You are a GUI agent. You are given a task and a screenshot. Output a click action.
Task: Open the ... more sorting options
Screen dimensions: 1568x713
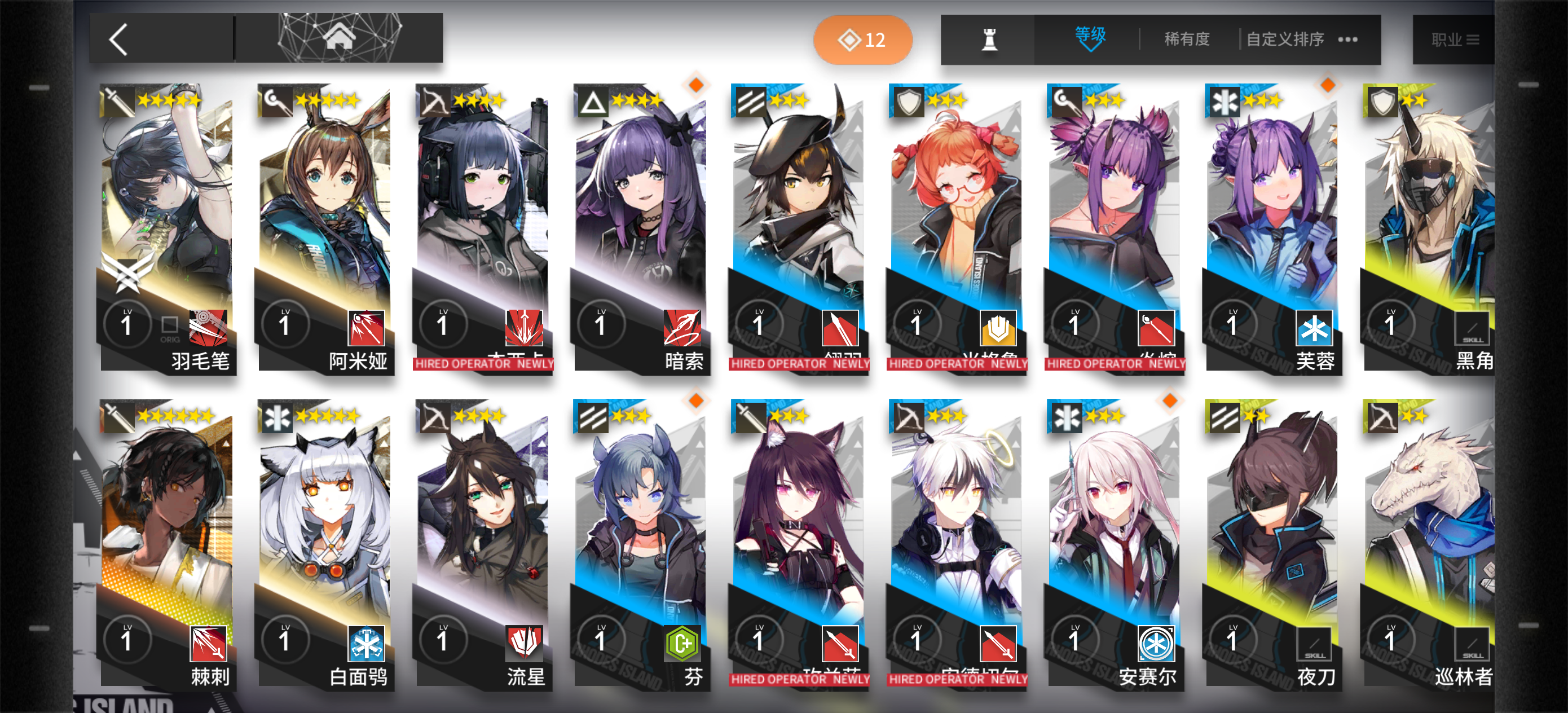1347,39
